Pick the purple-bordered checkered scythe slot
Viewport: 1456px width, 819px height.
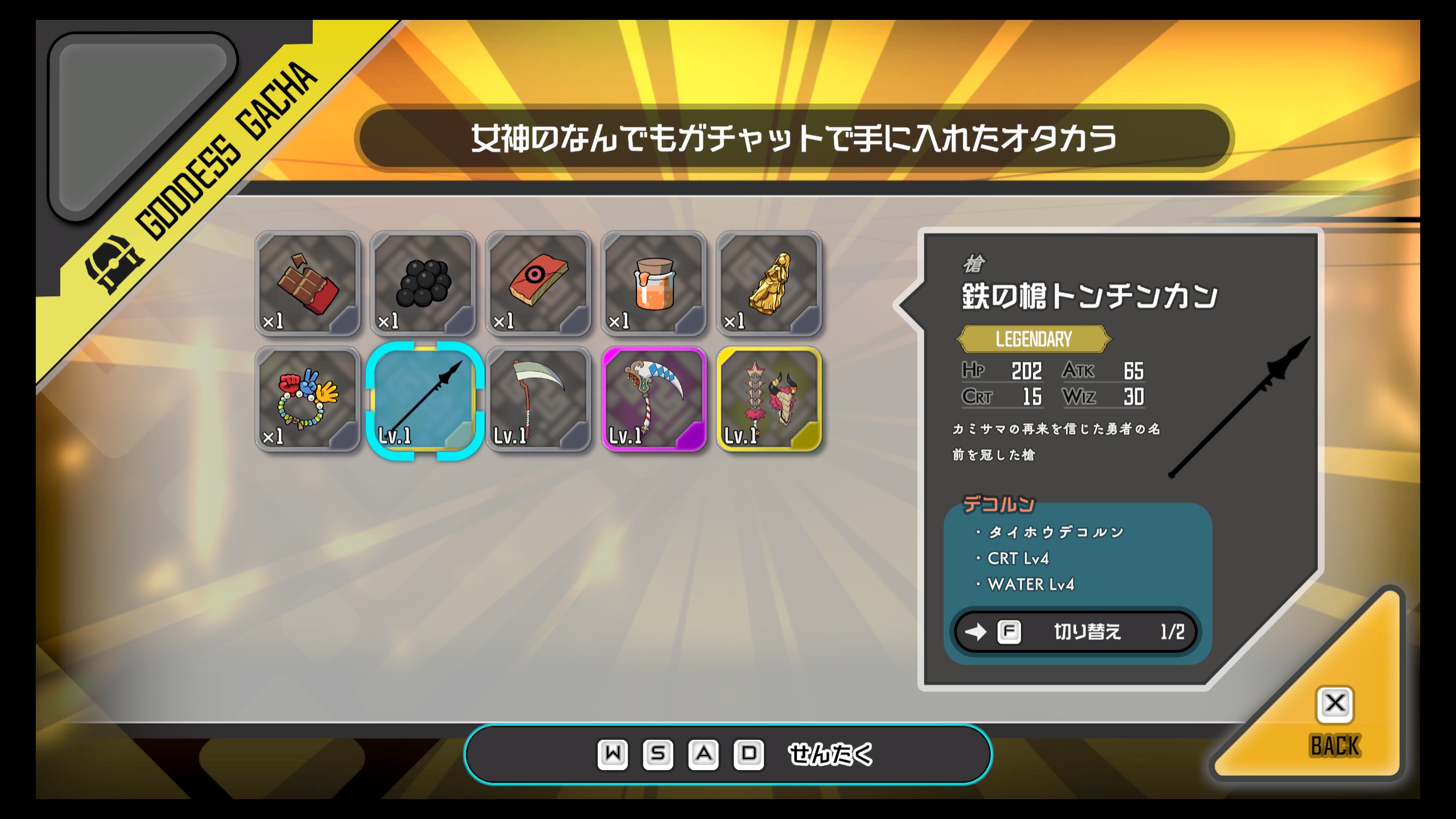pyautogui.click(x=654, y=399)
